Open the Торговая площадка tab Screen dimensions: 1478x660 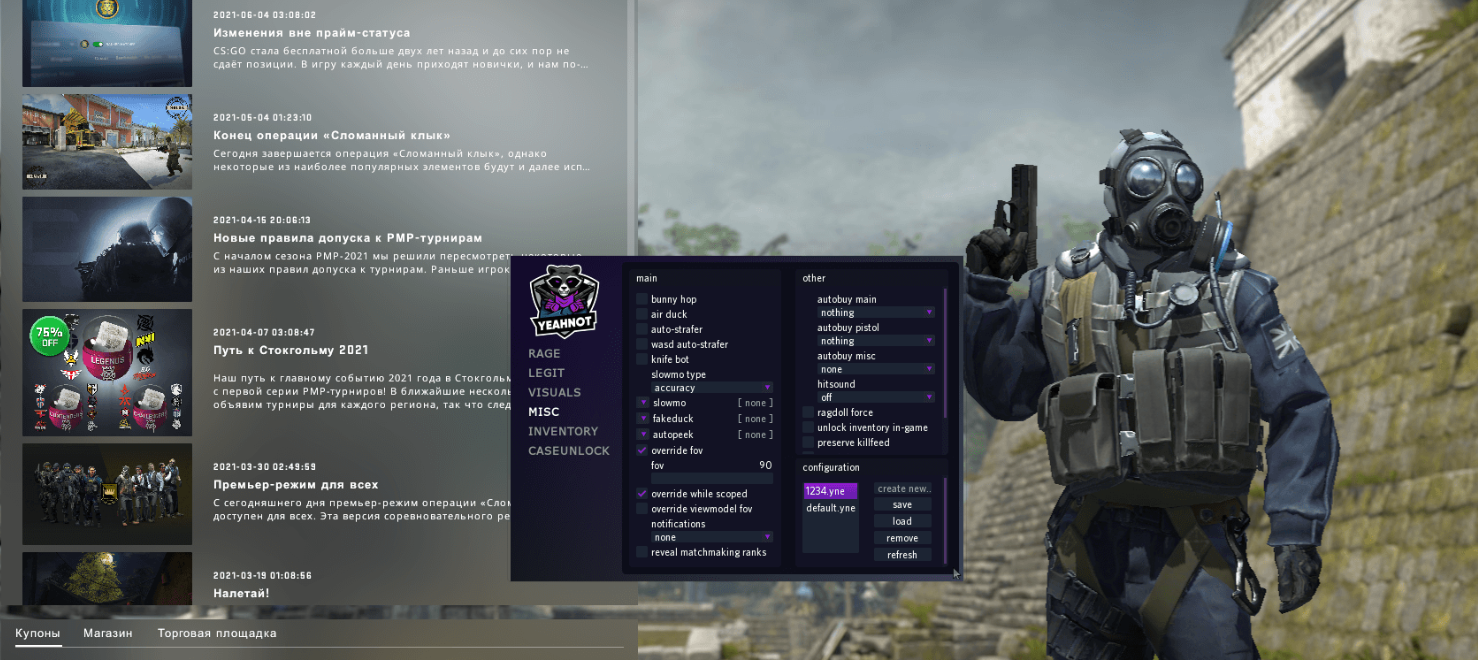(x=216, y=633)
